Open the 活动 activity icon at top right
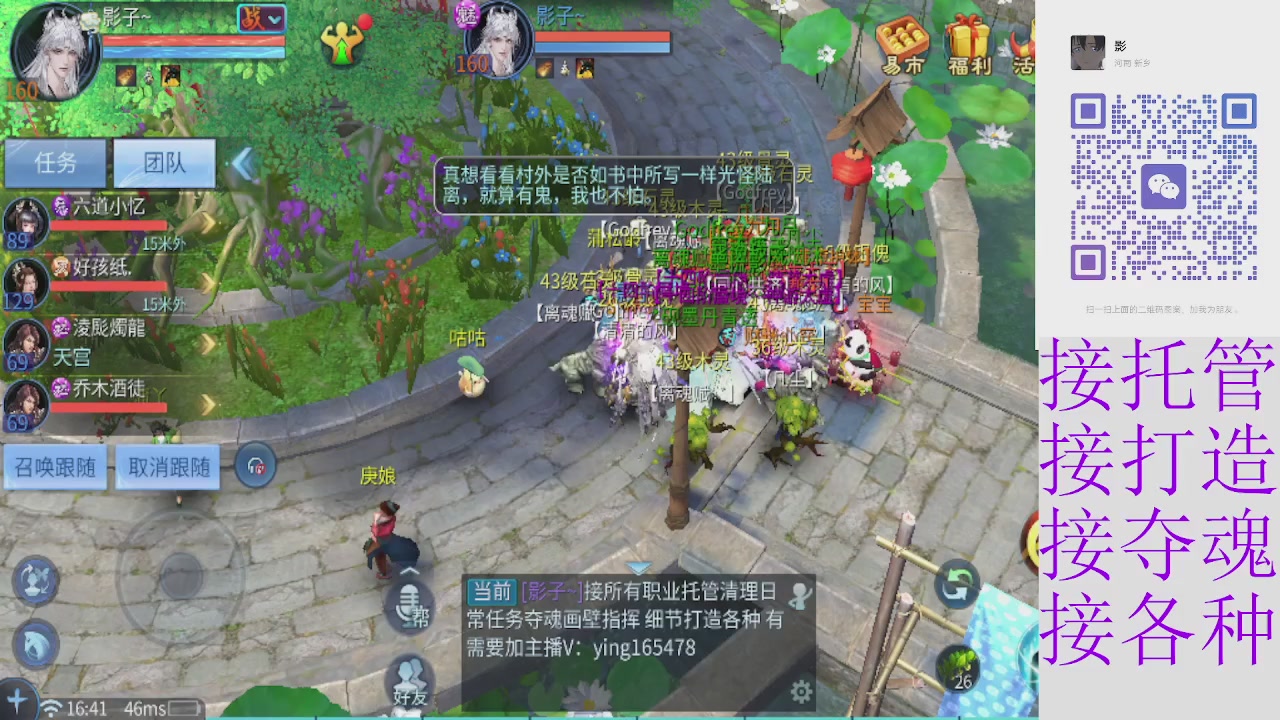Image resolution: width=1280 pixels, height=720 pixels. click(1022, 45)
